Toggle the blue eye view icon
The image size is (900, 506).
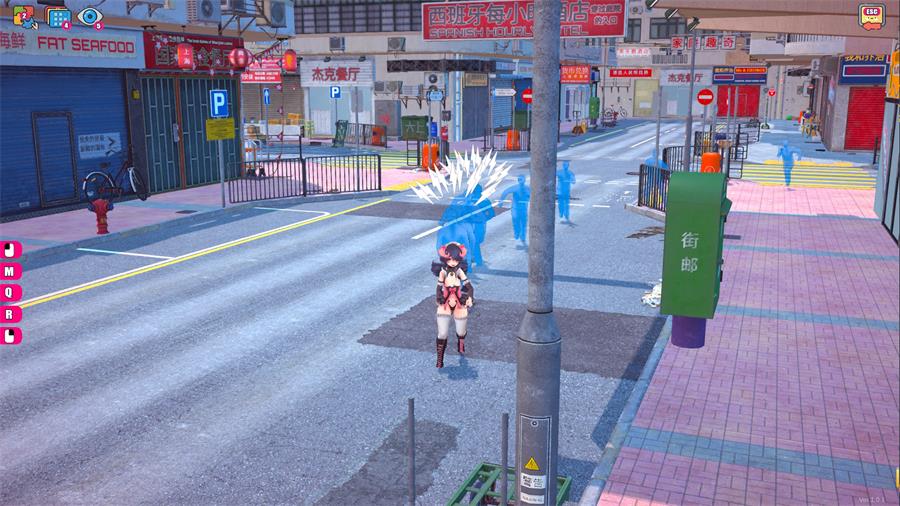(x=90, y=17)
